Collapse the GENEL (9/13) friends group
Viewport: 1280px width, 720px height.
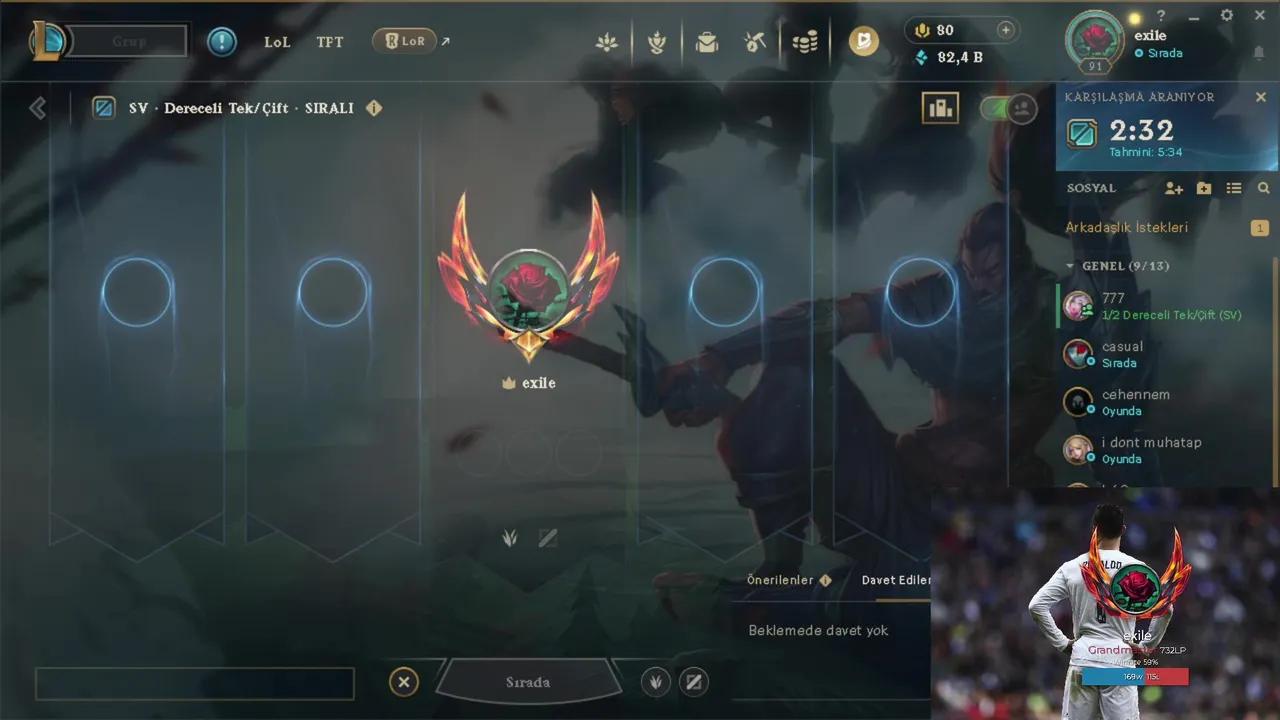[1070, 266]
